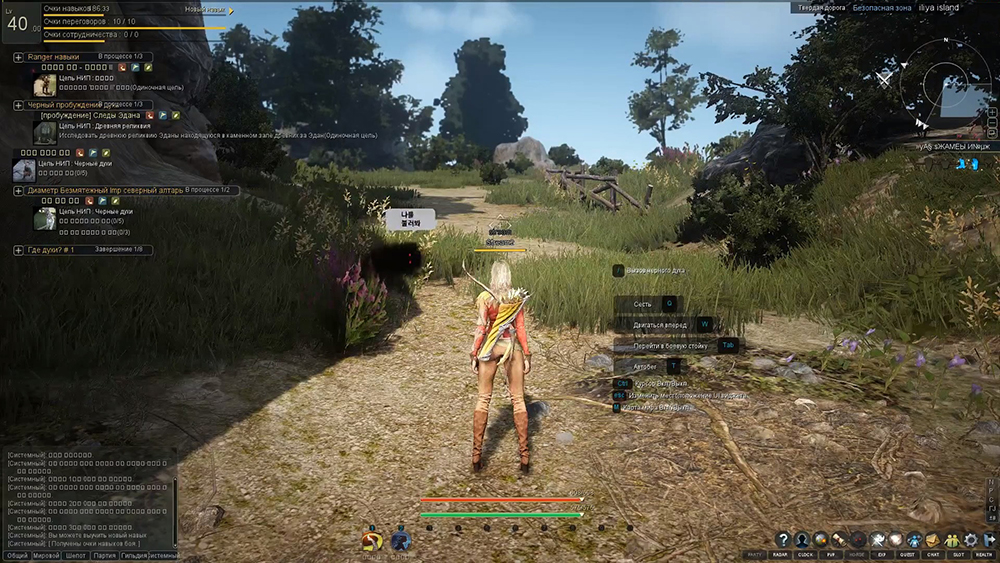Switch to the Общий chat tab

pos(17,555)
